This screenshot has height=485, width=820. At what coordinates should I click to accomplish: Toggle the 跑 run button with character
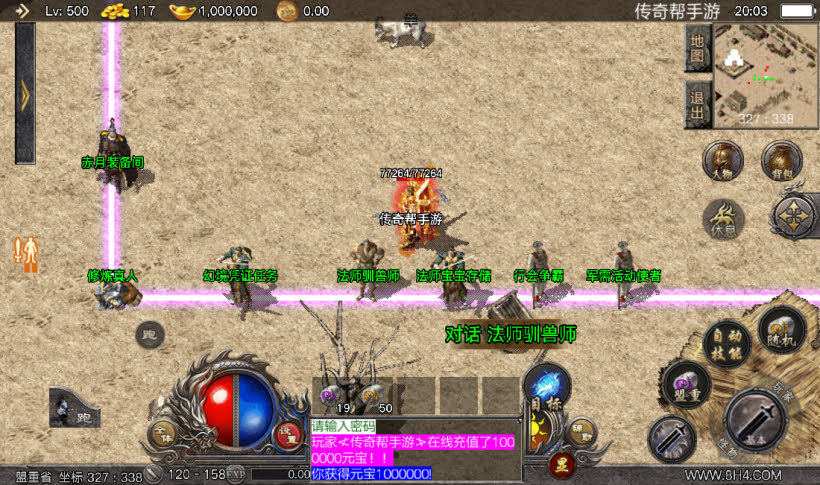pyautogui.click(x=73, y=408)
